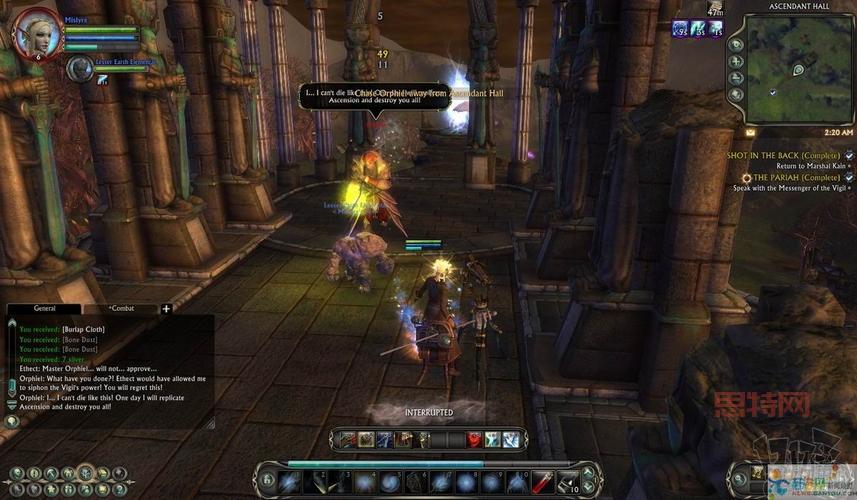Switch to the Combat chat tab
Screen dimensions: 857x500
121,309
